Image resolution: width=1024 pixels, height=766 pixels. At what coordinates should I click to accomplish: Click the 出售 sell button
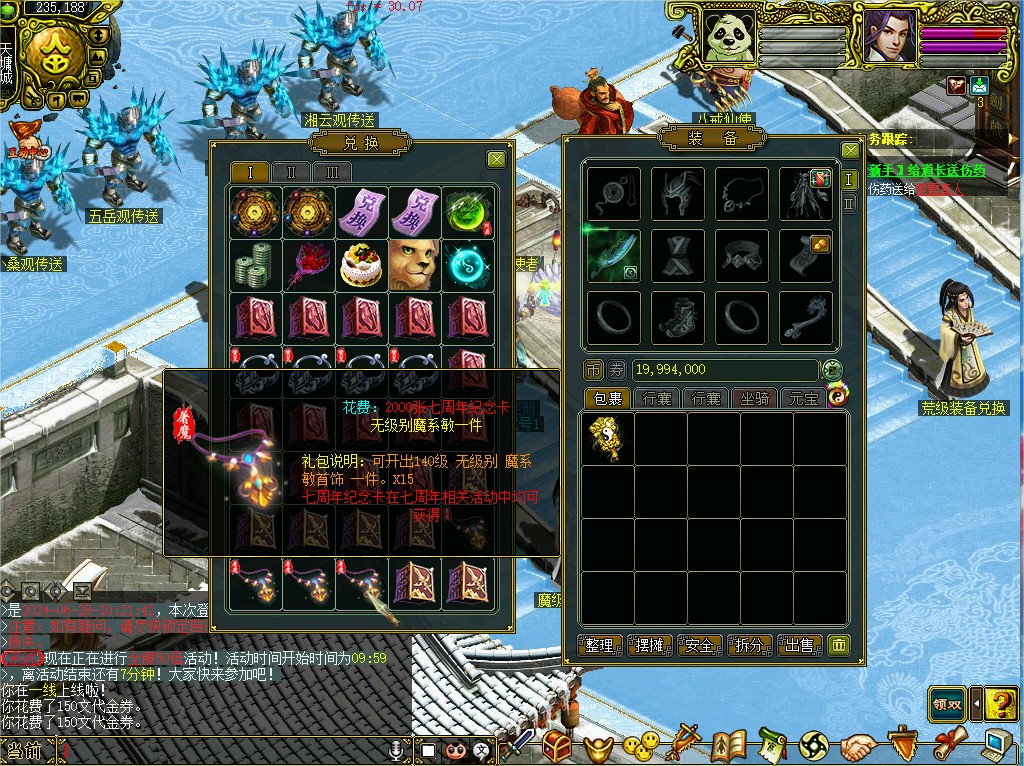click(800, 645)
